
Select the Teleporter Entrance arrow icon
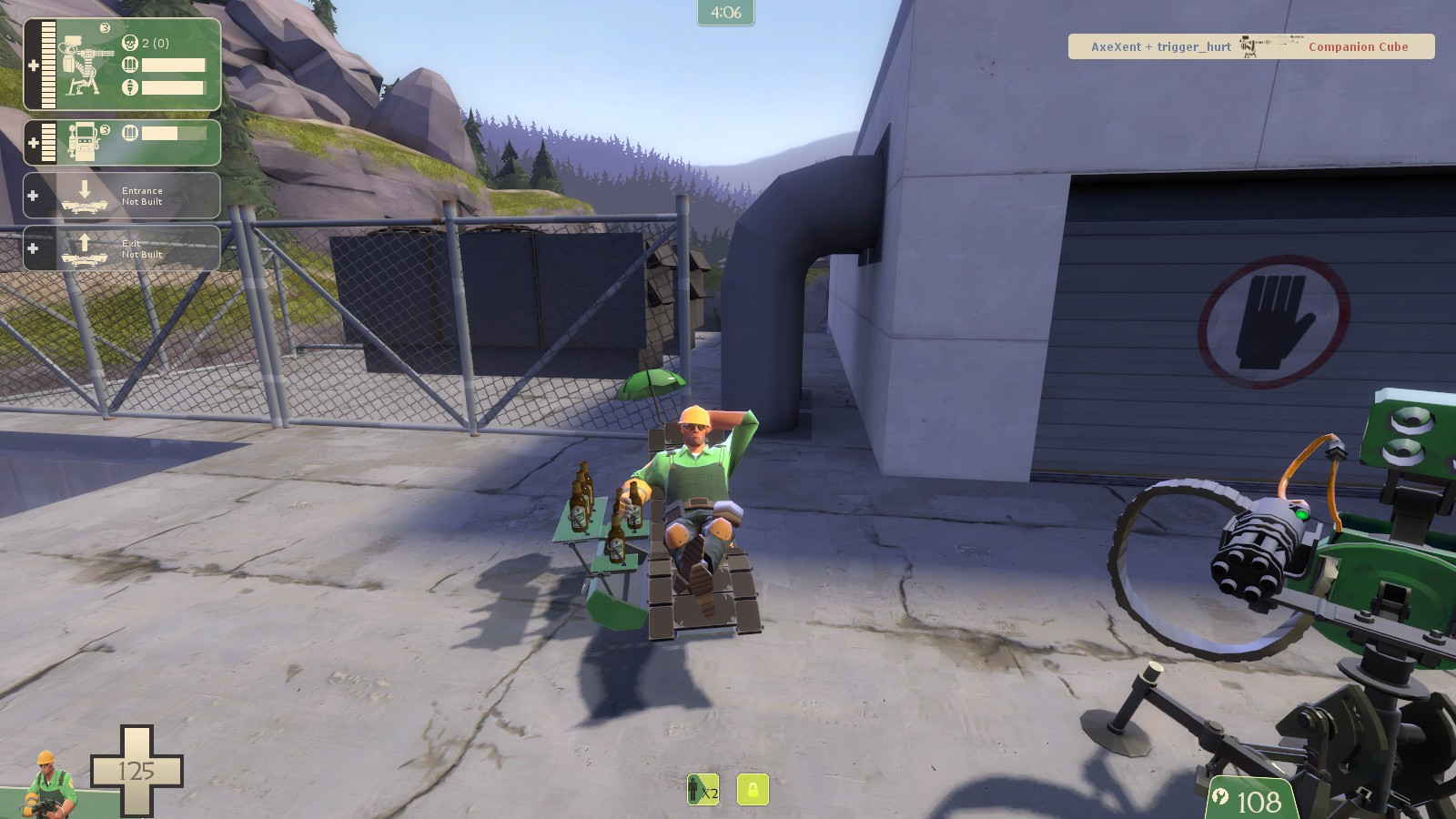coord(85,194)
